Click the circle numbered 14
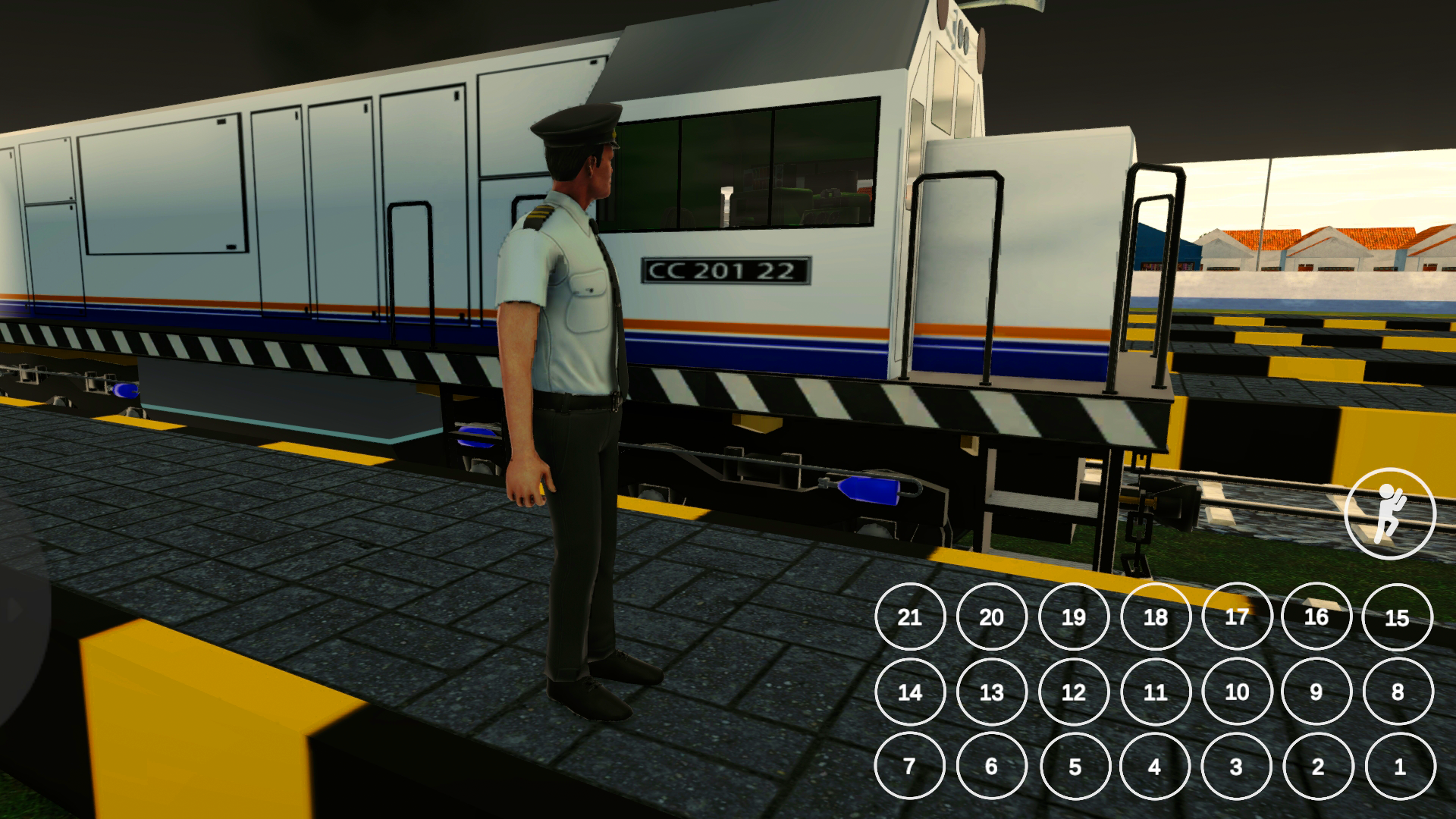1456x819 pixels. tap(910, 692)
